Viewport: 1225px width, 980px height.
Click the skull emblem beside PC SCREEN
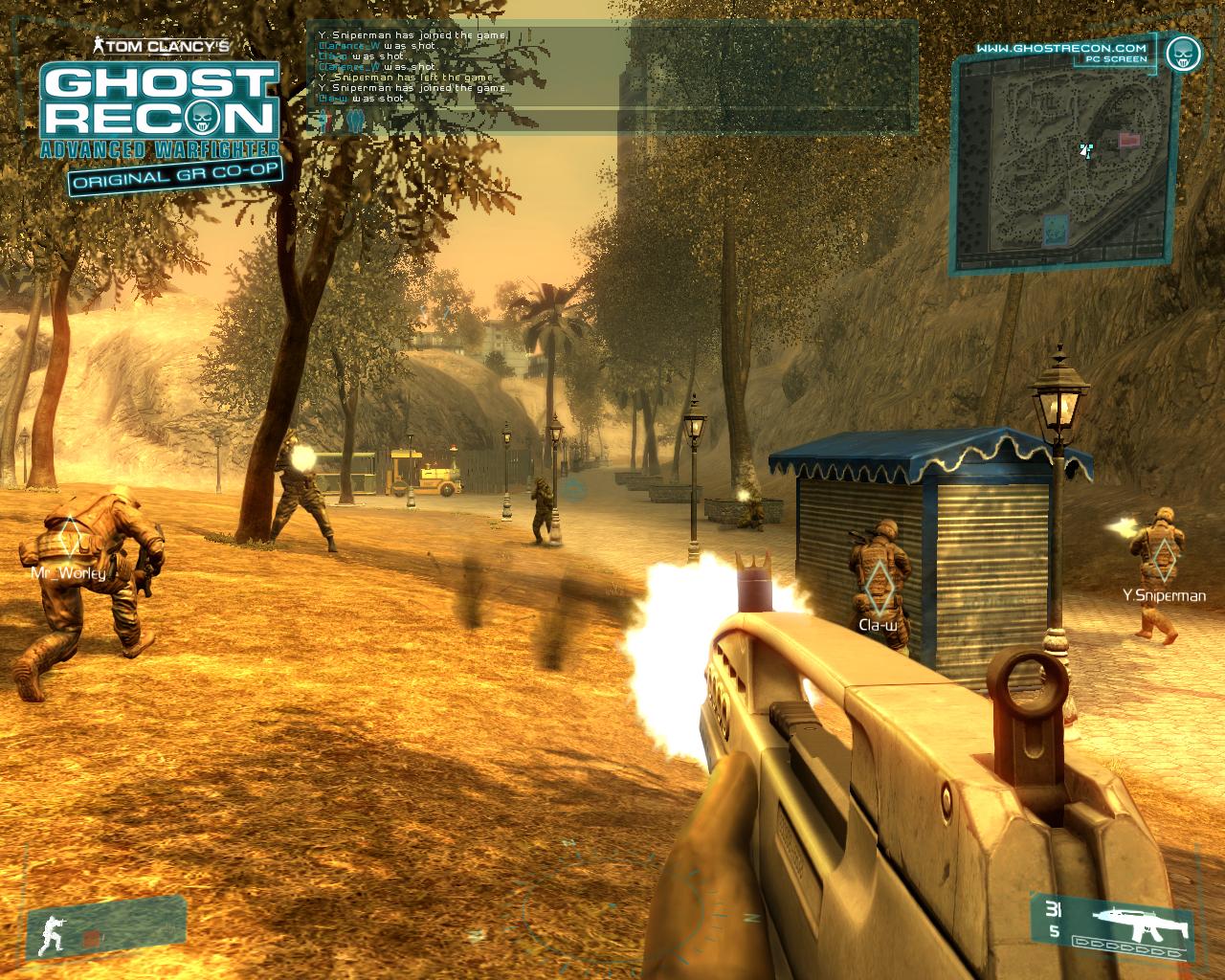tap(1185, 52)
